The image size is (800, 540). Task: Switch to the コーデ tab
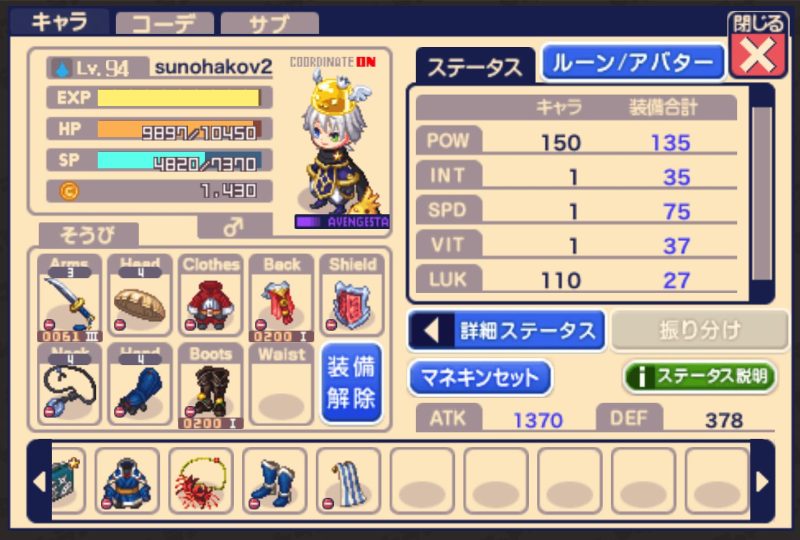point(164,23)
